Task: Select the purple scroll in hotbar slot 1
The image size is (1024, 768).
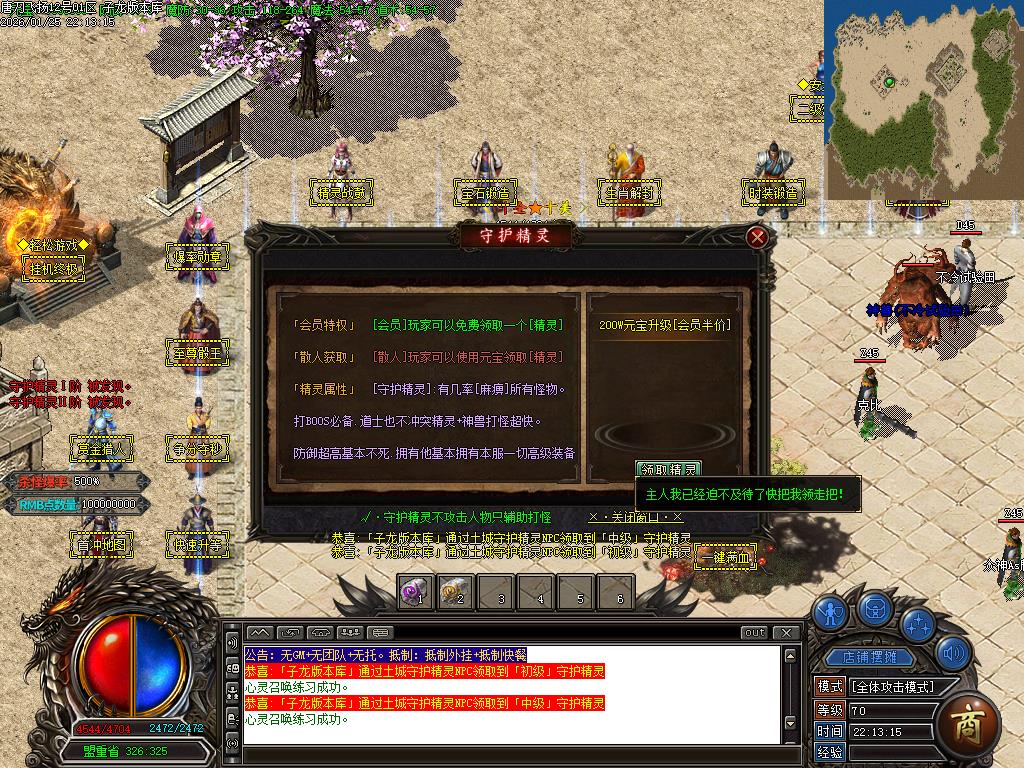Action: pos(415,591)
